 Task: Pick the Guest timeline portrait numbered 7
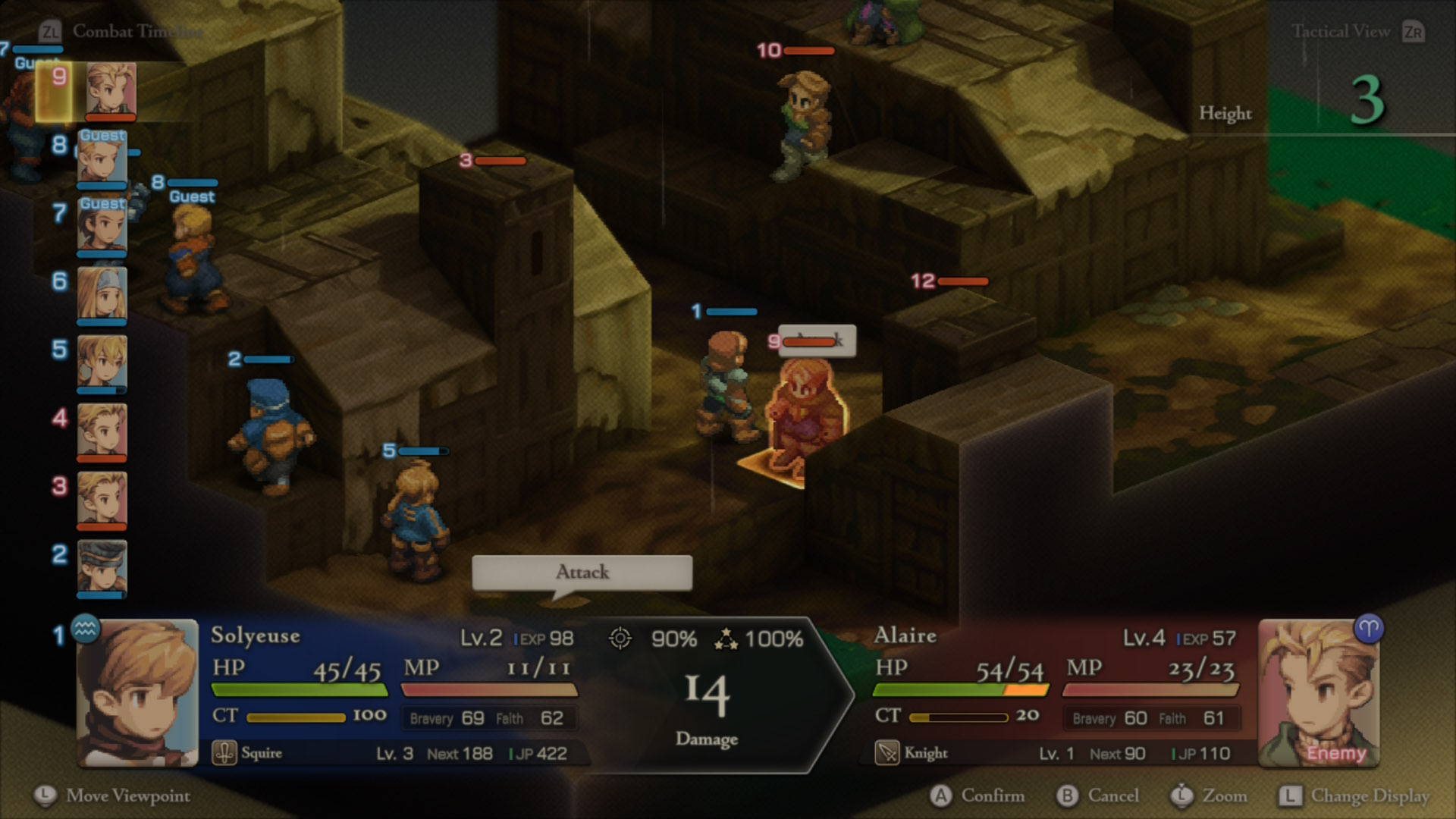pyautogui.click(x=102, y=225)
